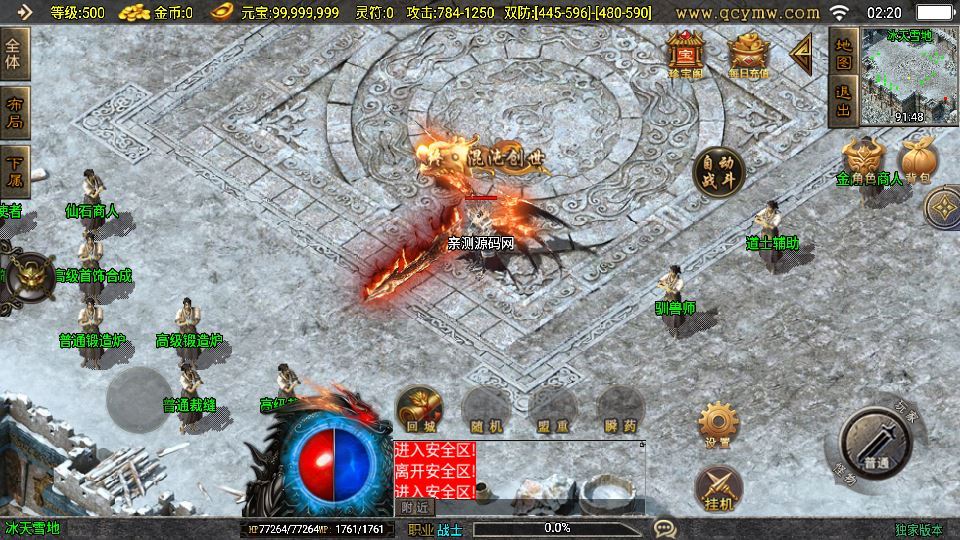Screen dimensions: 960x540
Task: Use the 瞬药 instant potion slot
Action: tap(620, 408)
